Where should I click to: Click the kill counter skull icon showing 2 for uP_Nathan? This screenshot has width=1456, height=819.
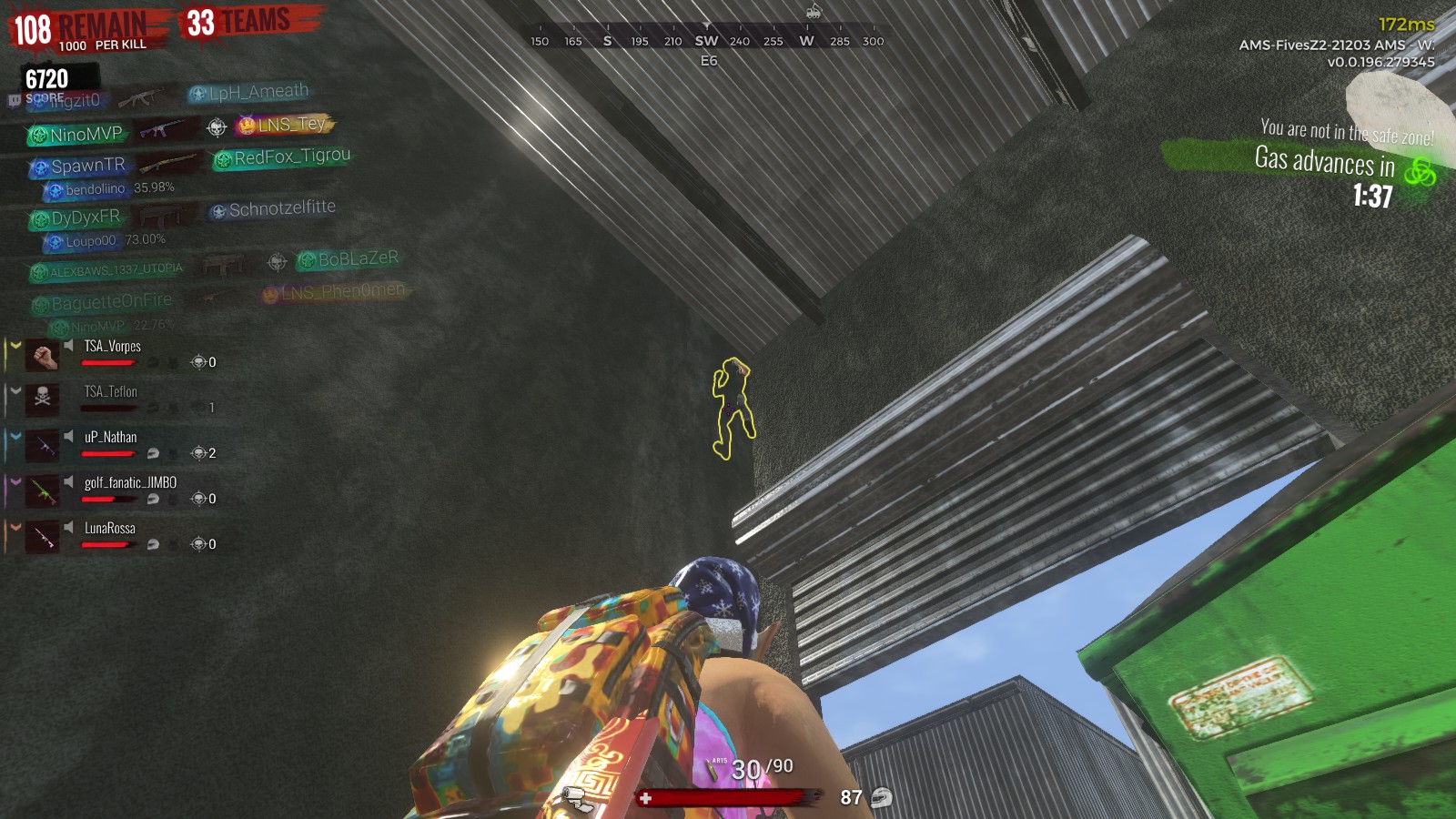click(197, 452)
